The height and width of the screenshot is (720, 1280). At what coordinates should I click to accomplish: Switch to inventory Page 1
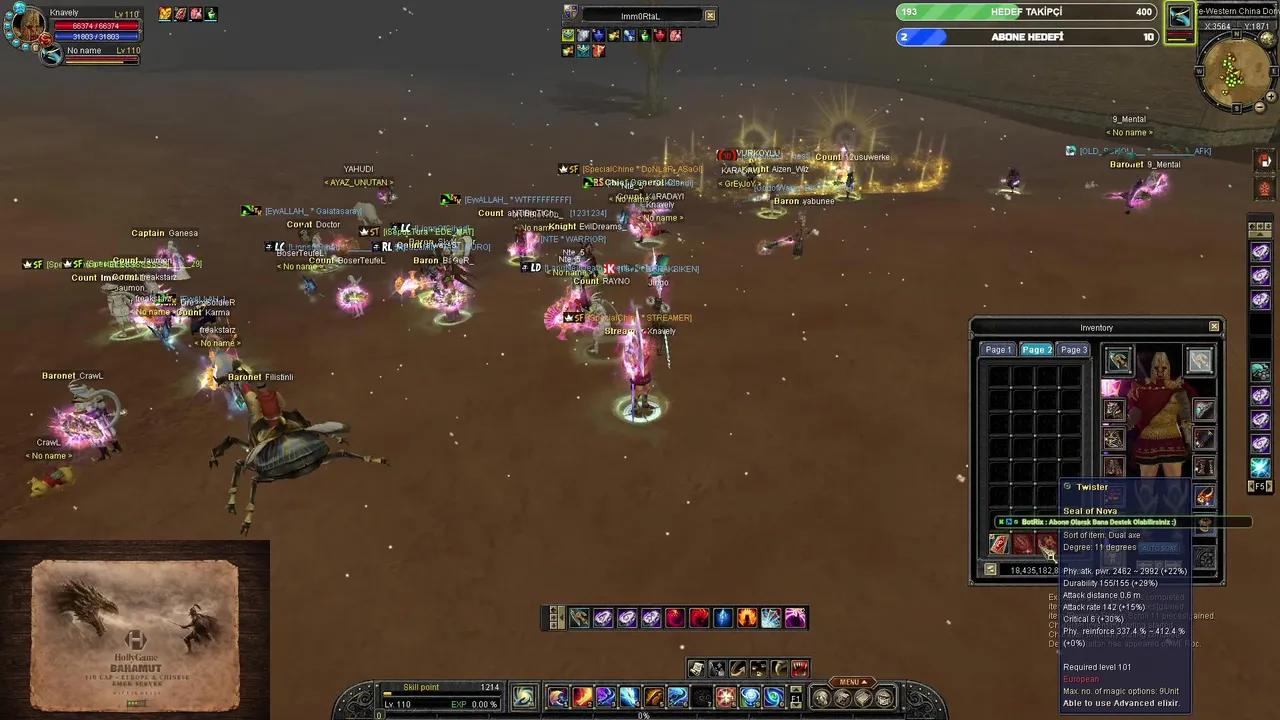pos(997,350)
